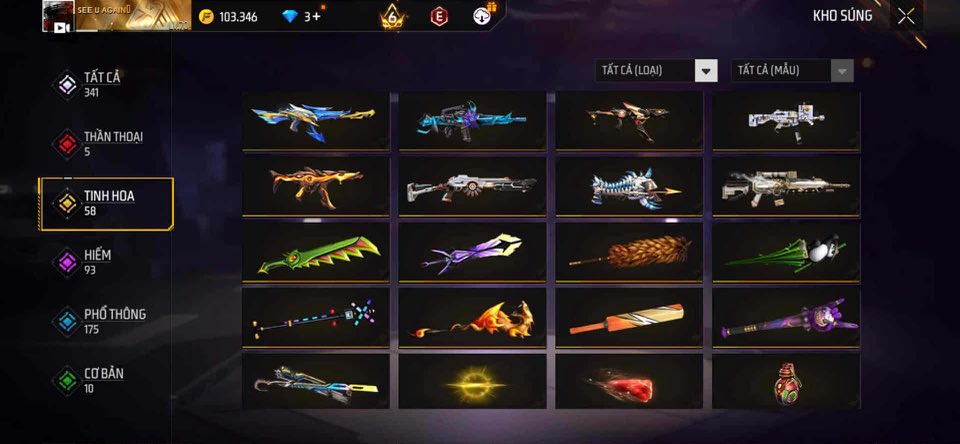This screenshot has width=960, height=444.
Task: Select the green serrated blade skin
Action: tap(315, 252)
